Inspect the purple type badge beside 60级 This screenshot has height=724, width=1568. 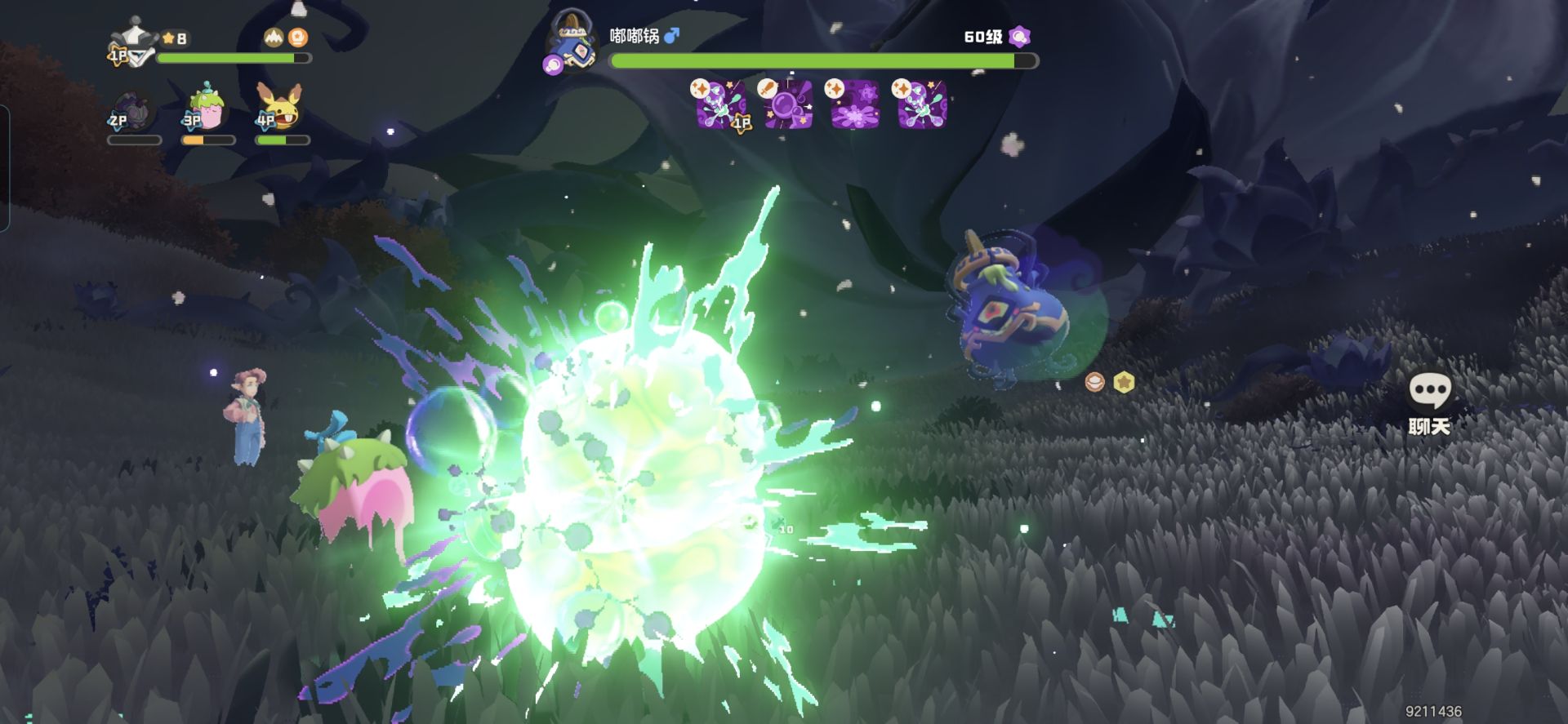pos(1019,37)
